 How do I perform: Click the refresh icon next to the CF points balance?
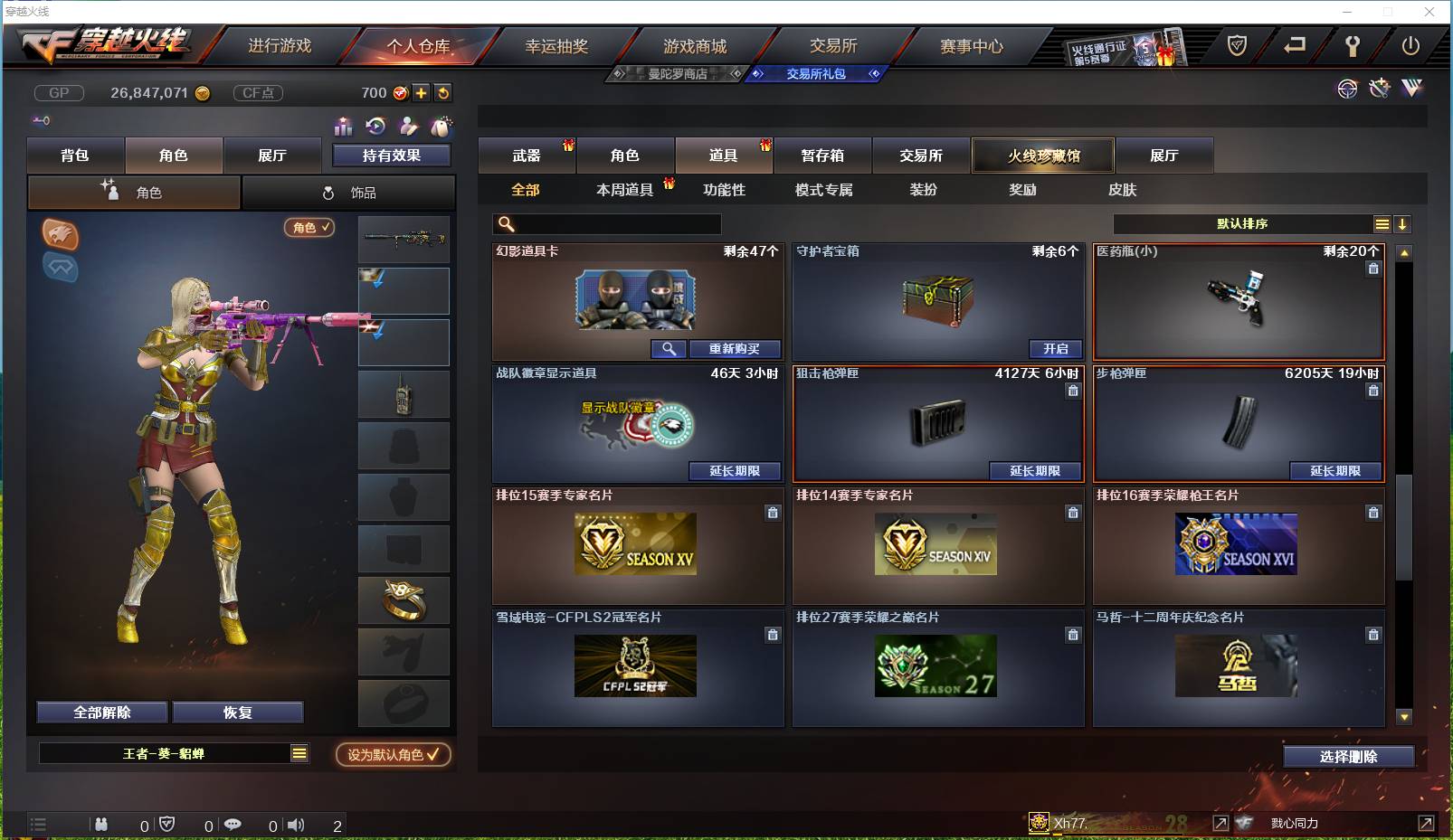click(x=442, y=92)
